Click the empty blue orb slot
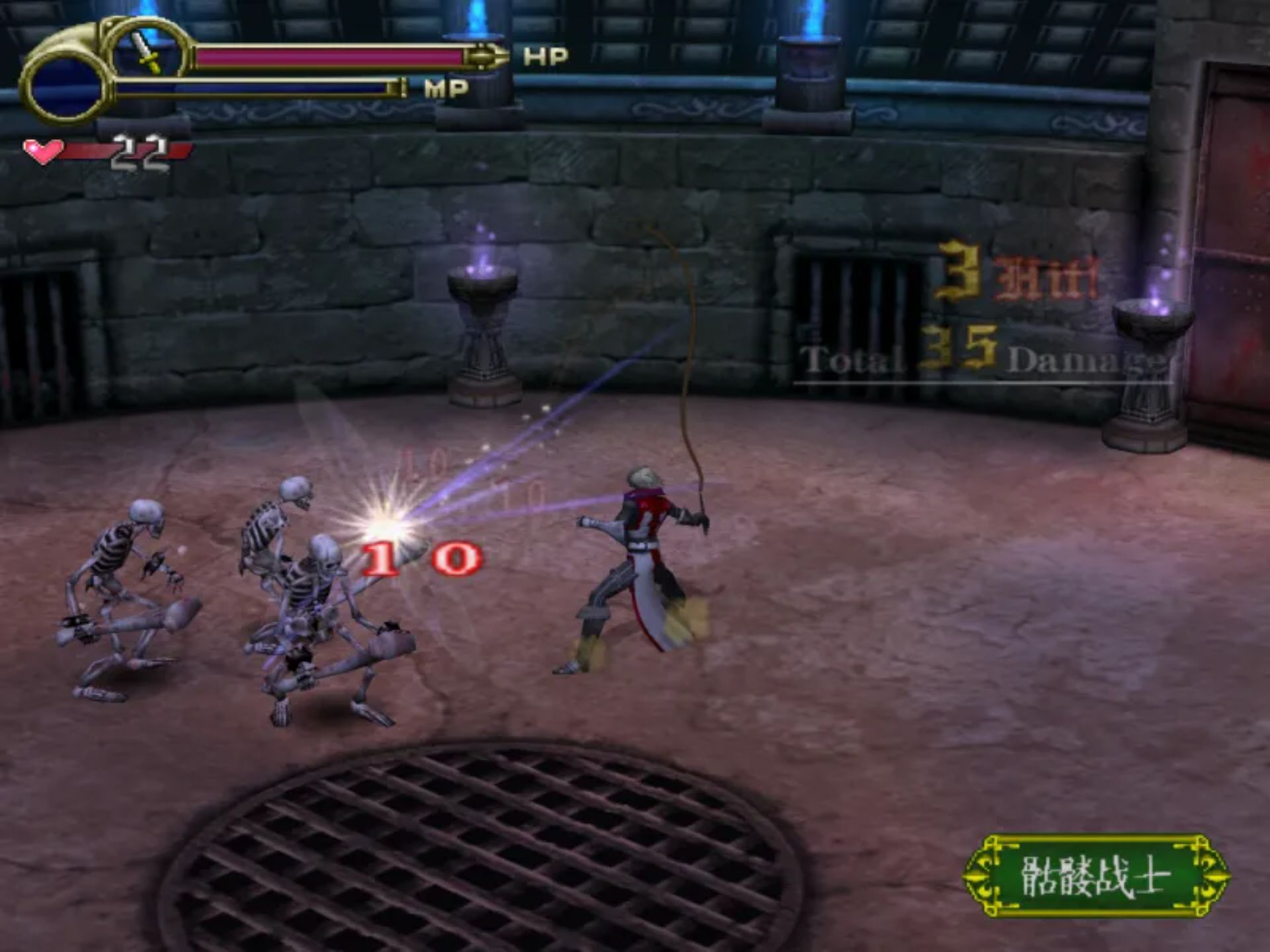This screenshot has height=952, width=1270. click(x=64, y=88)
